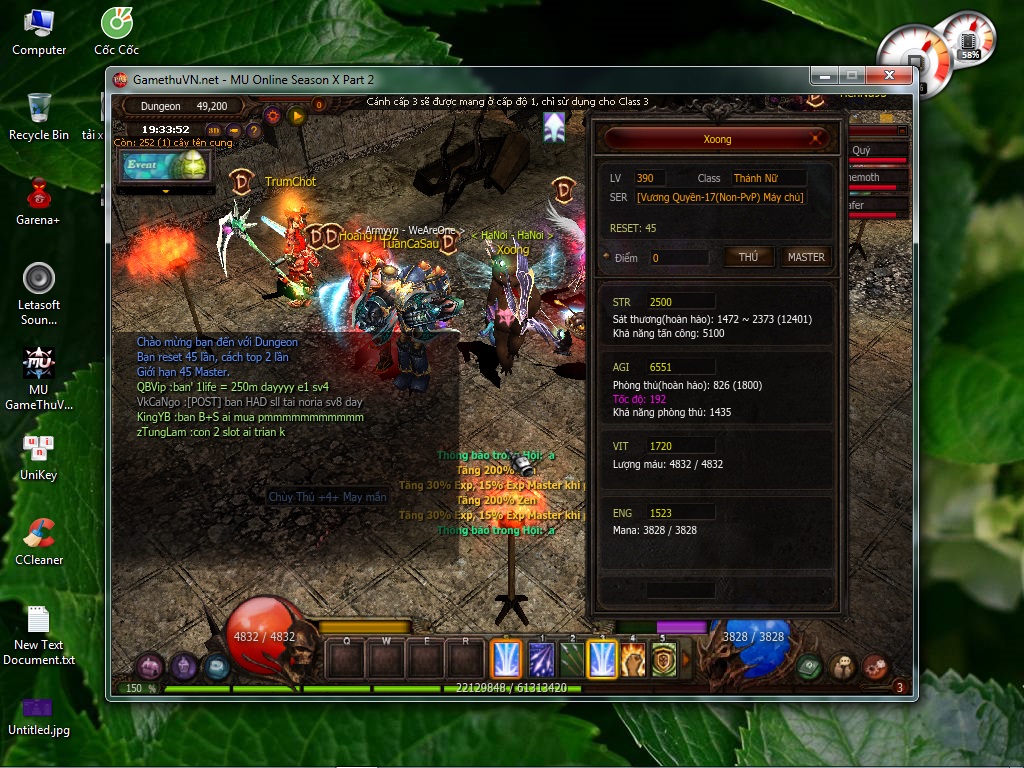1024x768 pixels.
Task: Open the question mark help button
Action: click(x=254, y=130)
